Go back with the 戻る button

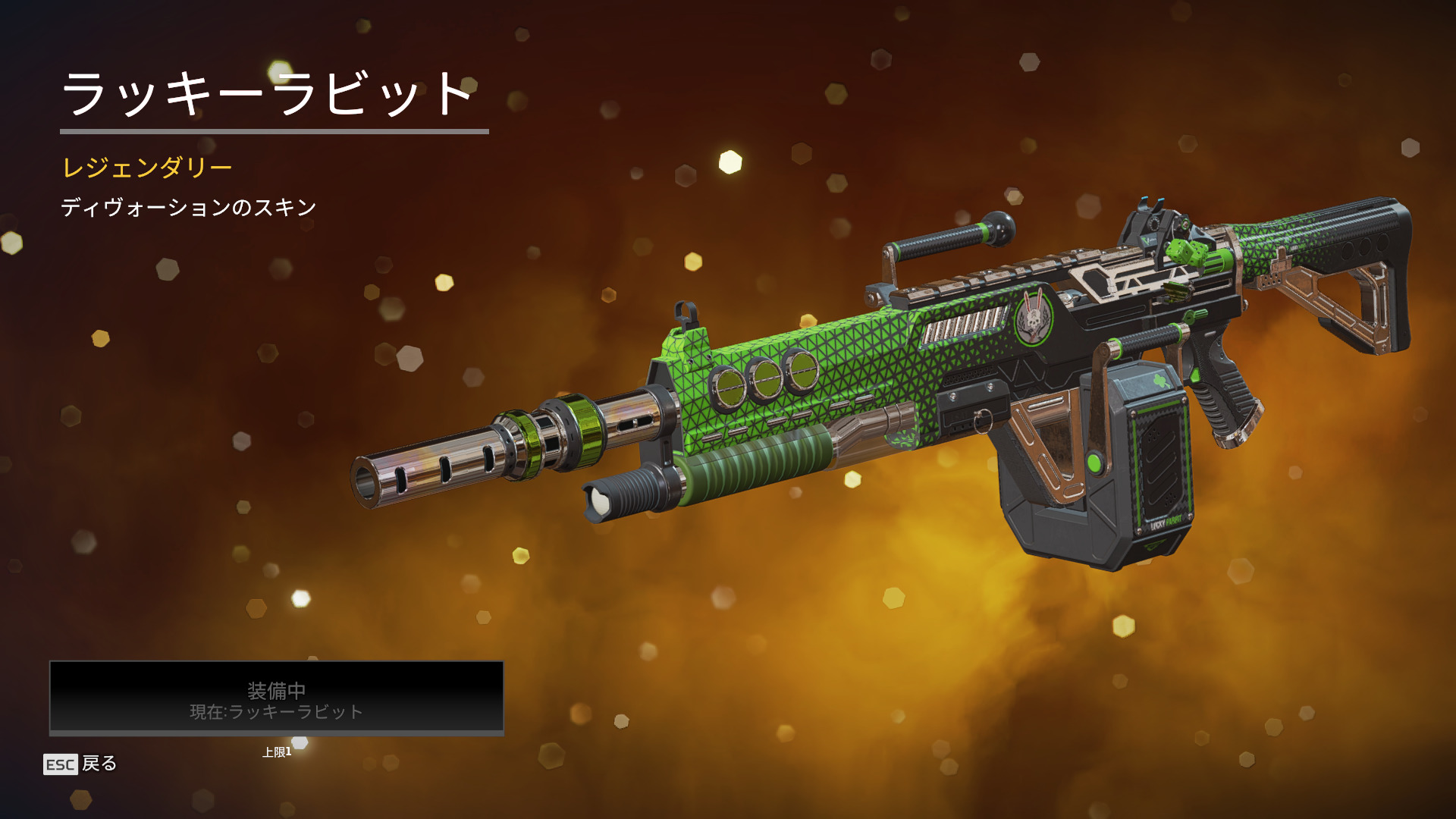tap(80, 764)
